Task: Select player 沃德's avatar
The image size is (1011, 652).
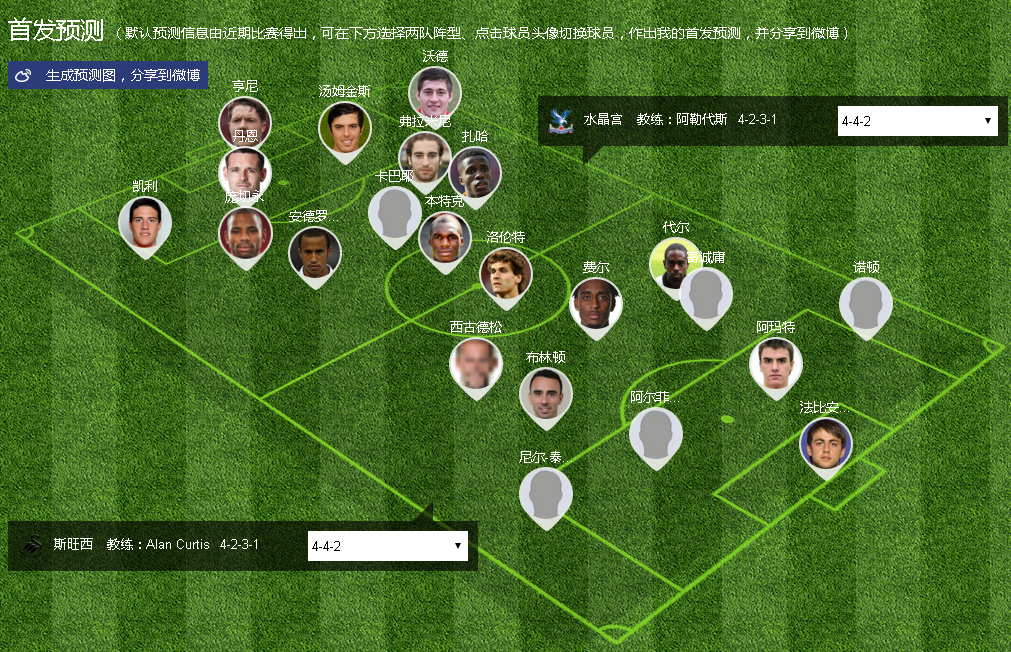Action: [x=435, y=93]
